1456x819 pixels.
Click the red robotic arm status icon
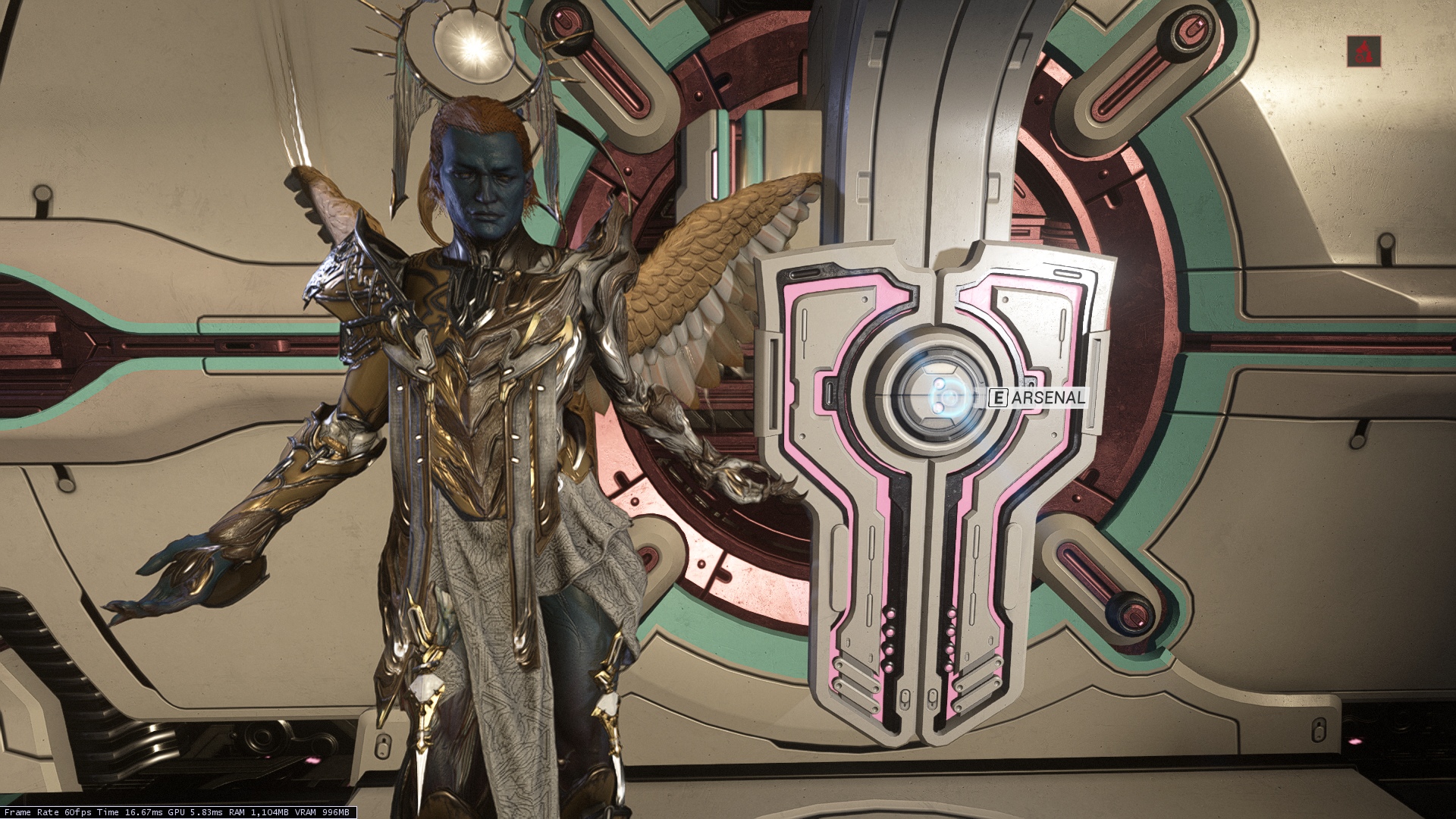(x=1363, y=52)
